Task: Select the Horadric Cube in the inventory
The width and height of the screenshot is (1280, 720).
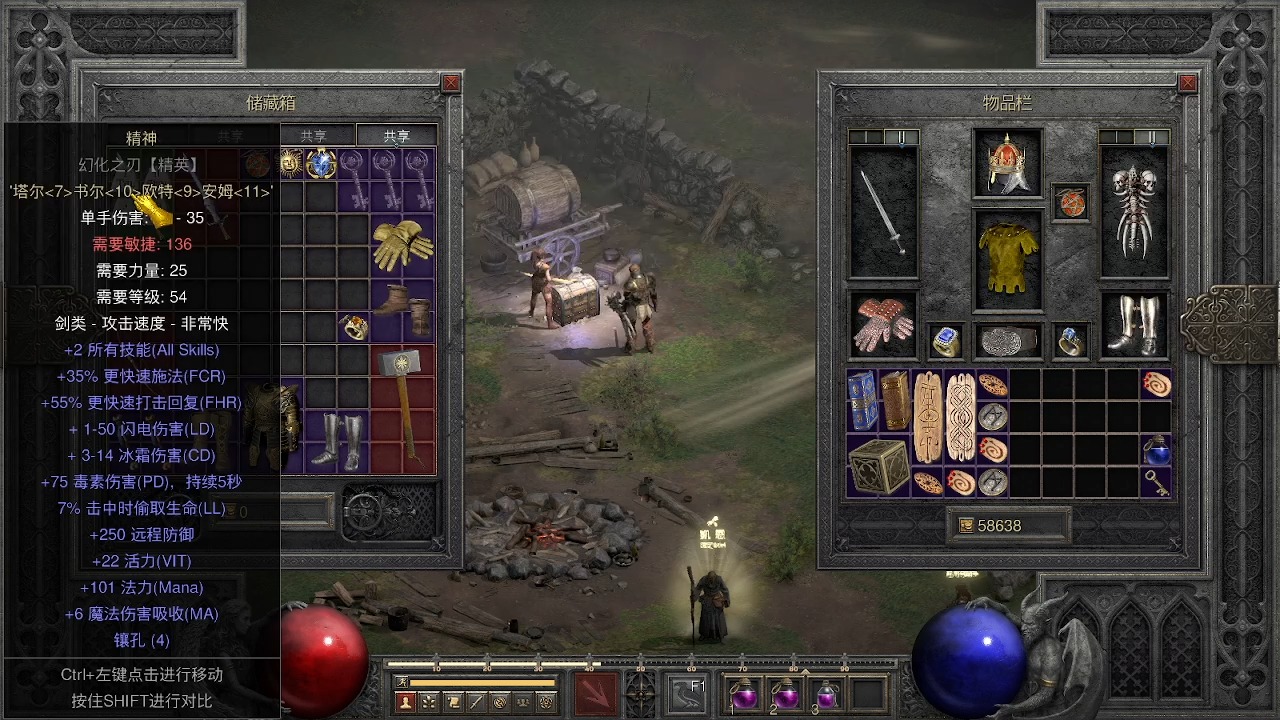Action: (878, 465)
